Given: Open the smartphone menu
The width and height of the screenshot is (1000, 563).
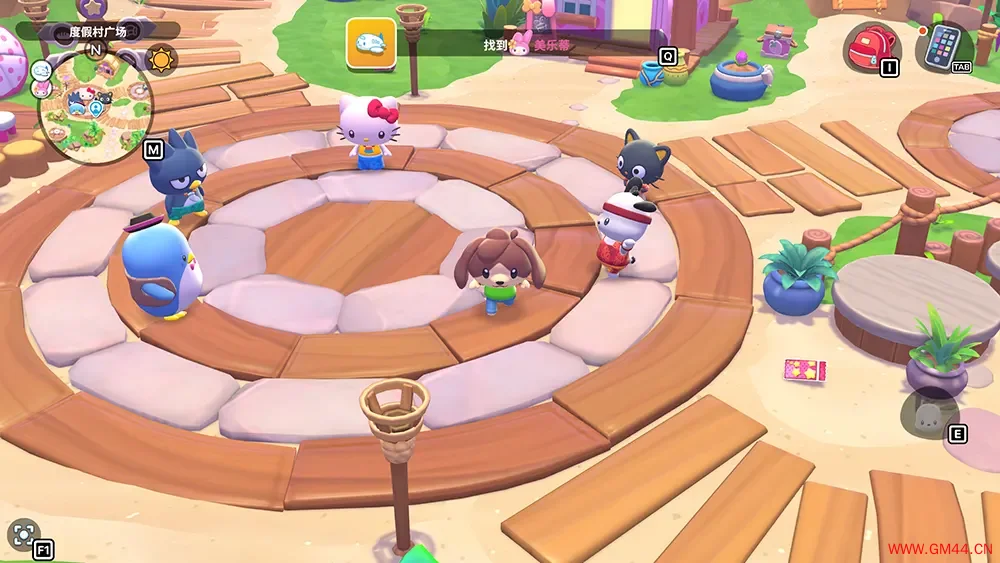Looking at the screenshot, I should (941, 45).
